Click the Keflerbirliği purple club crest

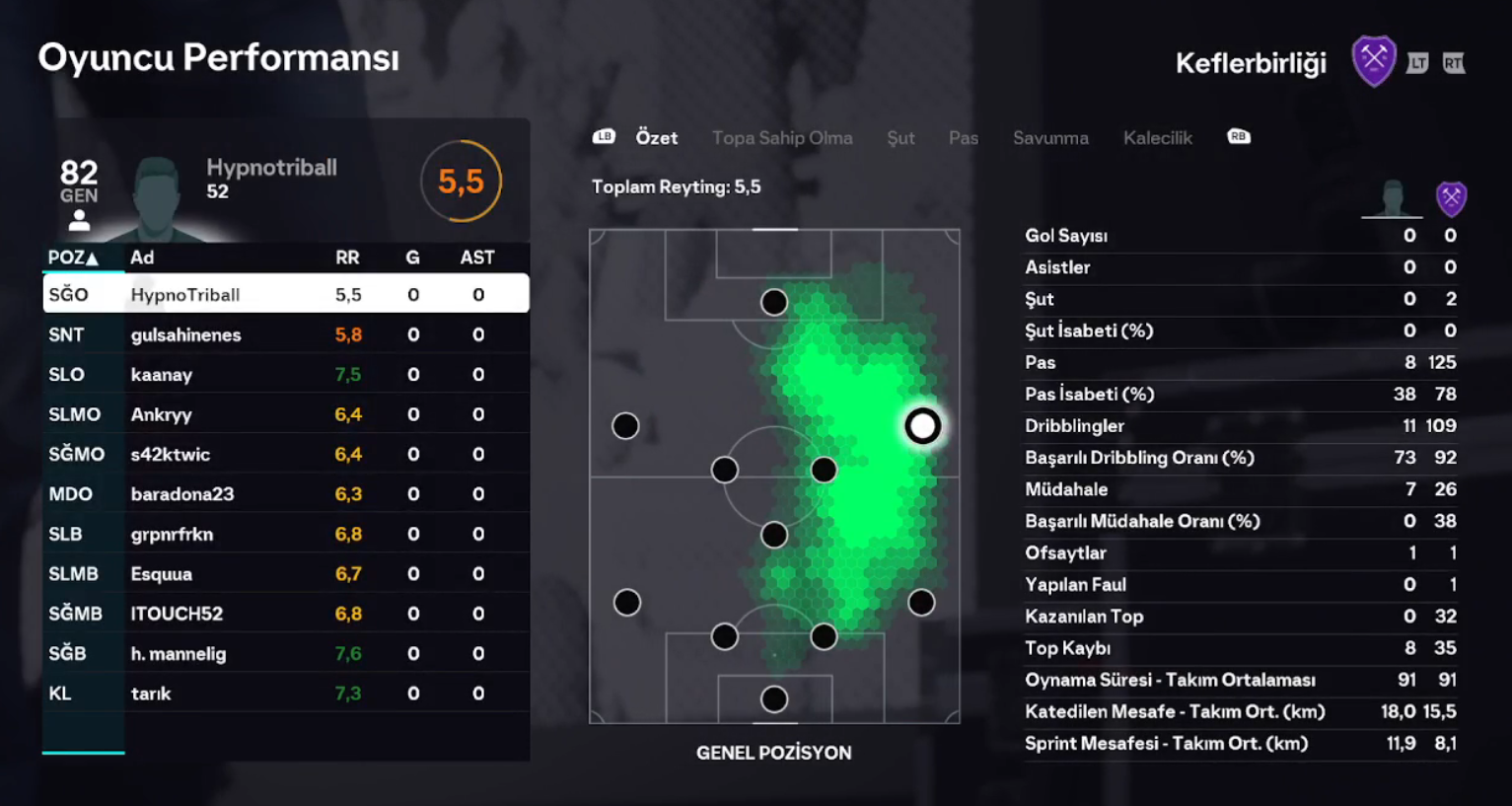click(x=1373, y=61)
